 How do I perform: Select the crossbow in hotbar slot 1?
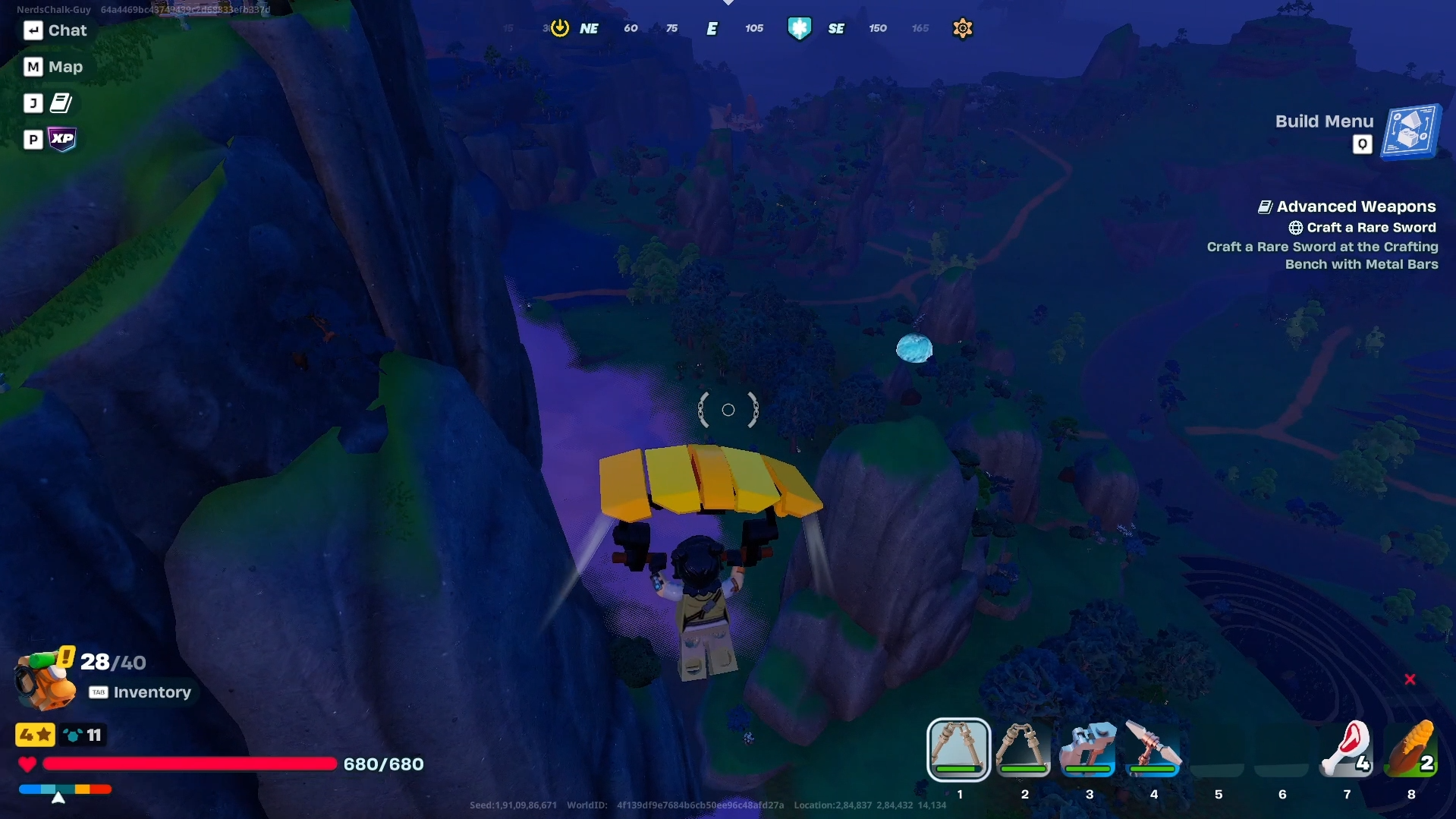click(x=958, y=750)
